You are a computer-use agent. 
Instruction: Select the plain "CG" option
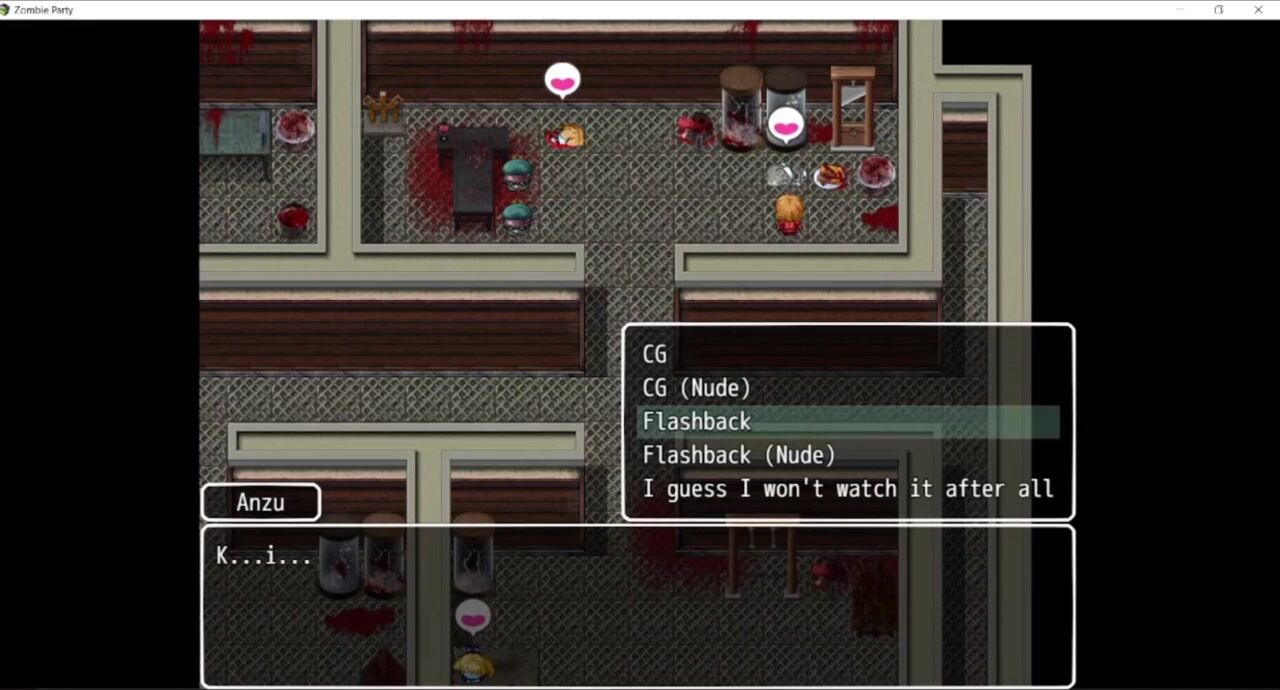655,354
